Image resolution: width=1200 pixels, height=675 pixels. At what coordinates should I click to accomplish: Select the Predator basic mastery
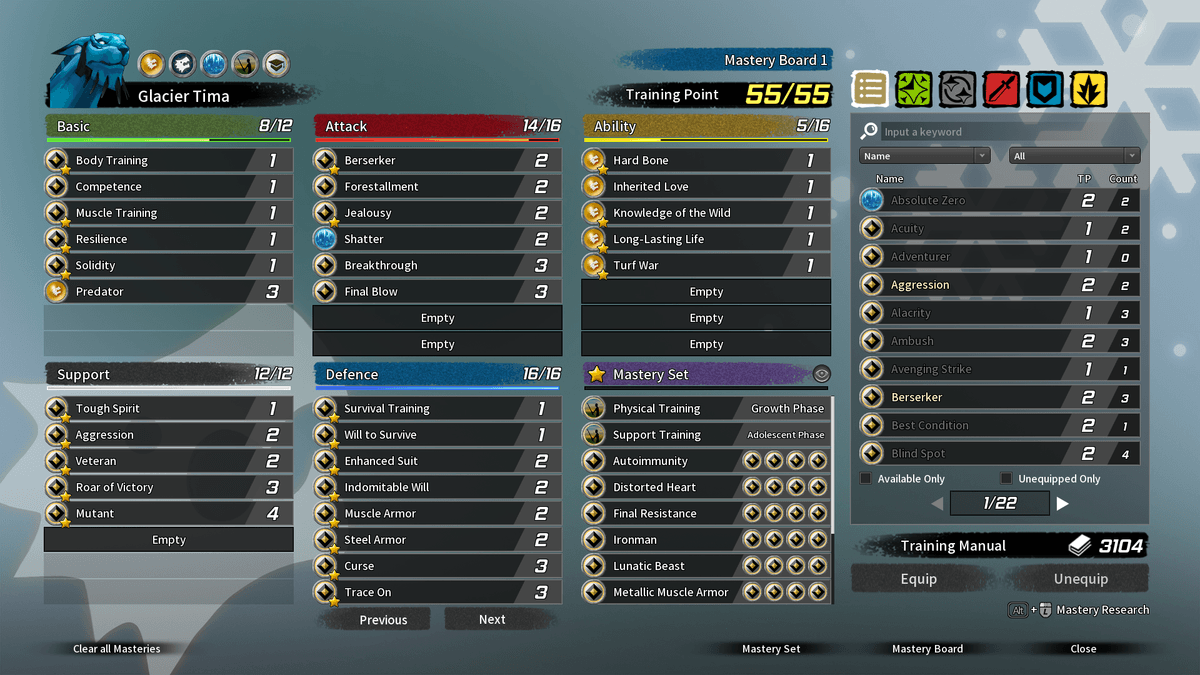point(168,292)
